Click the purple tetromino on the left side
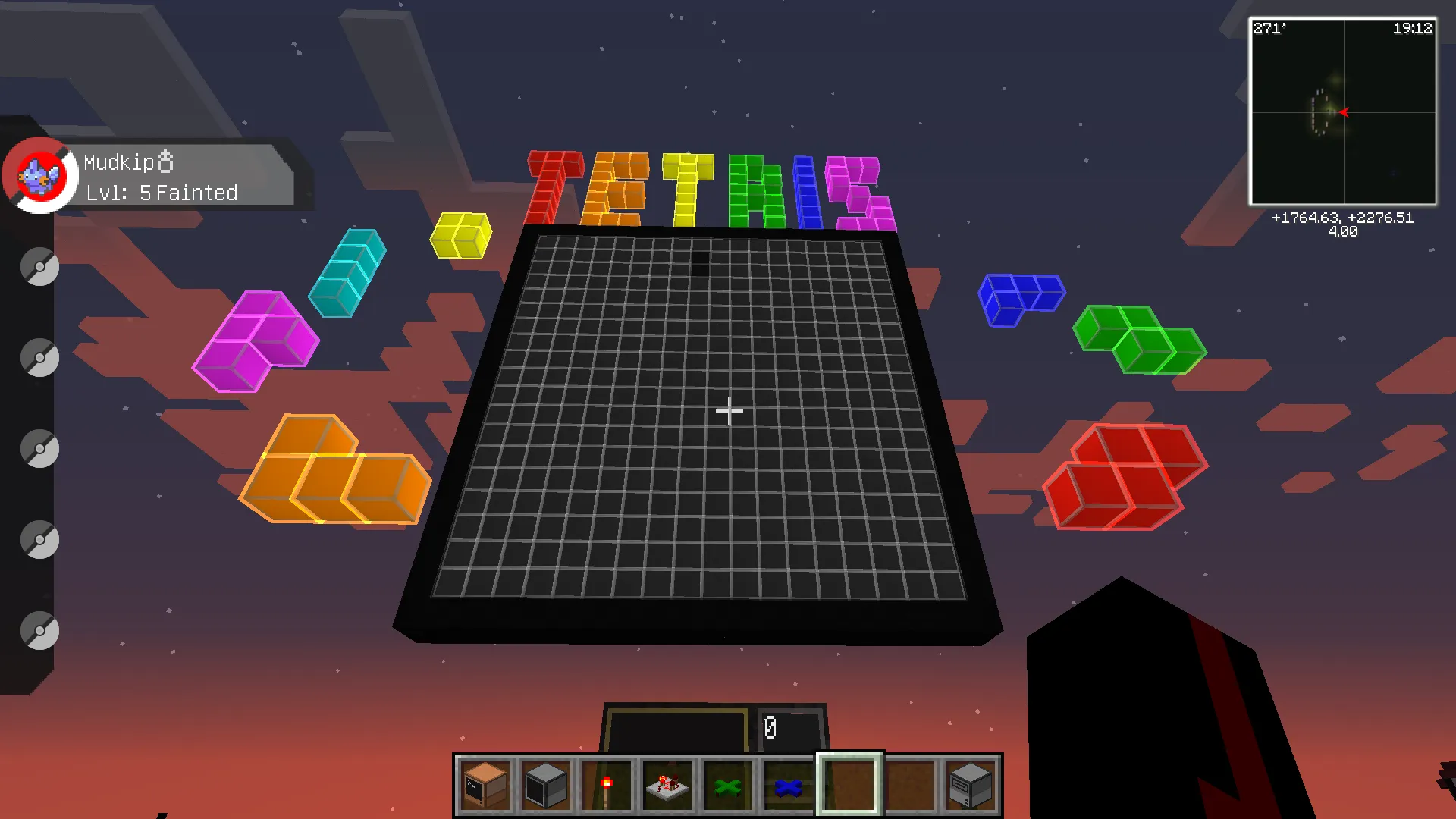The height and width of the screenshot is (819, 1456). coord(256,341)
